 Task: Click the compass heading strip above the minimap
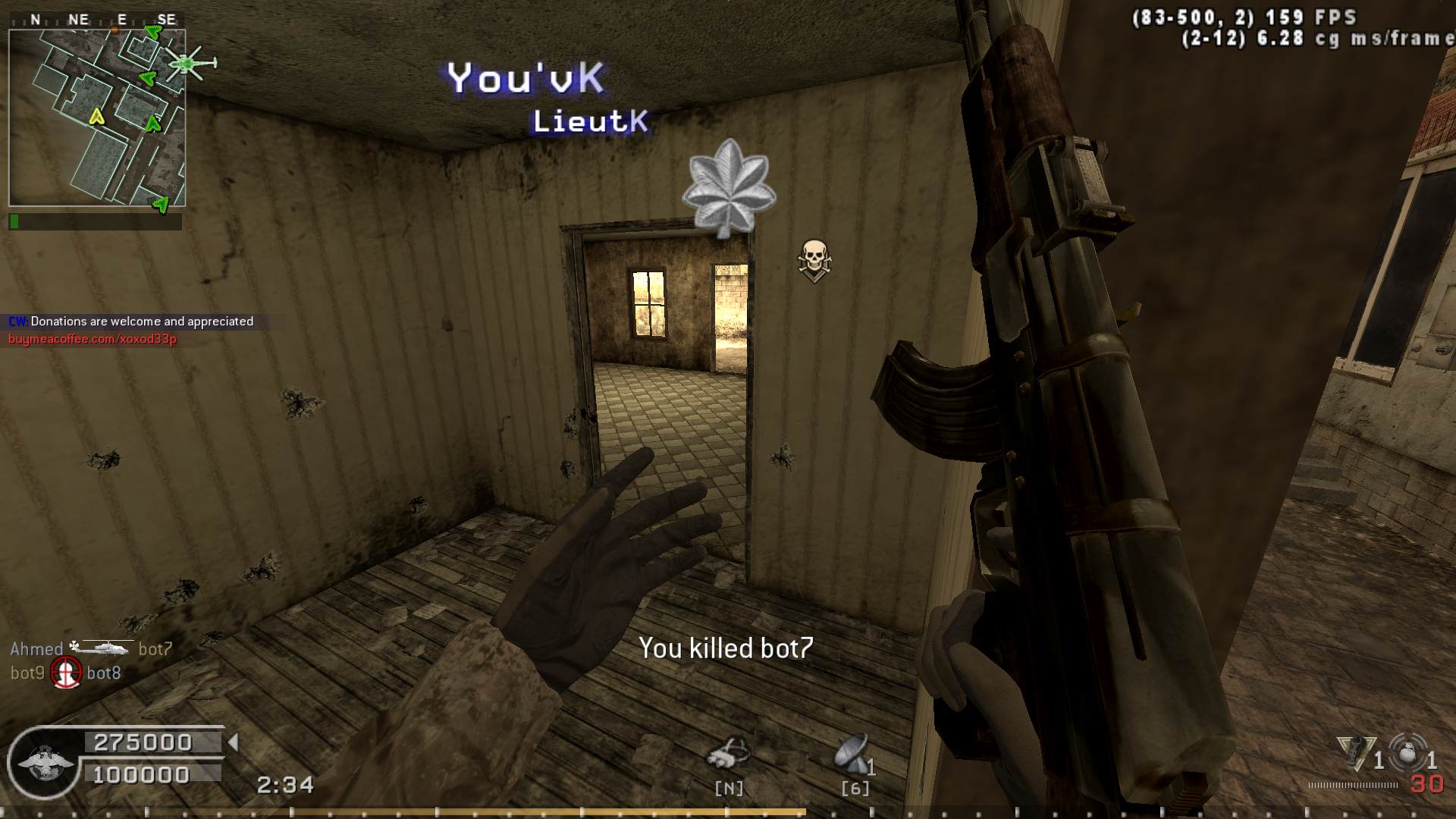pyautogui.click(x=97, y=20)
